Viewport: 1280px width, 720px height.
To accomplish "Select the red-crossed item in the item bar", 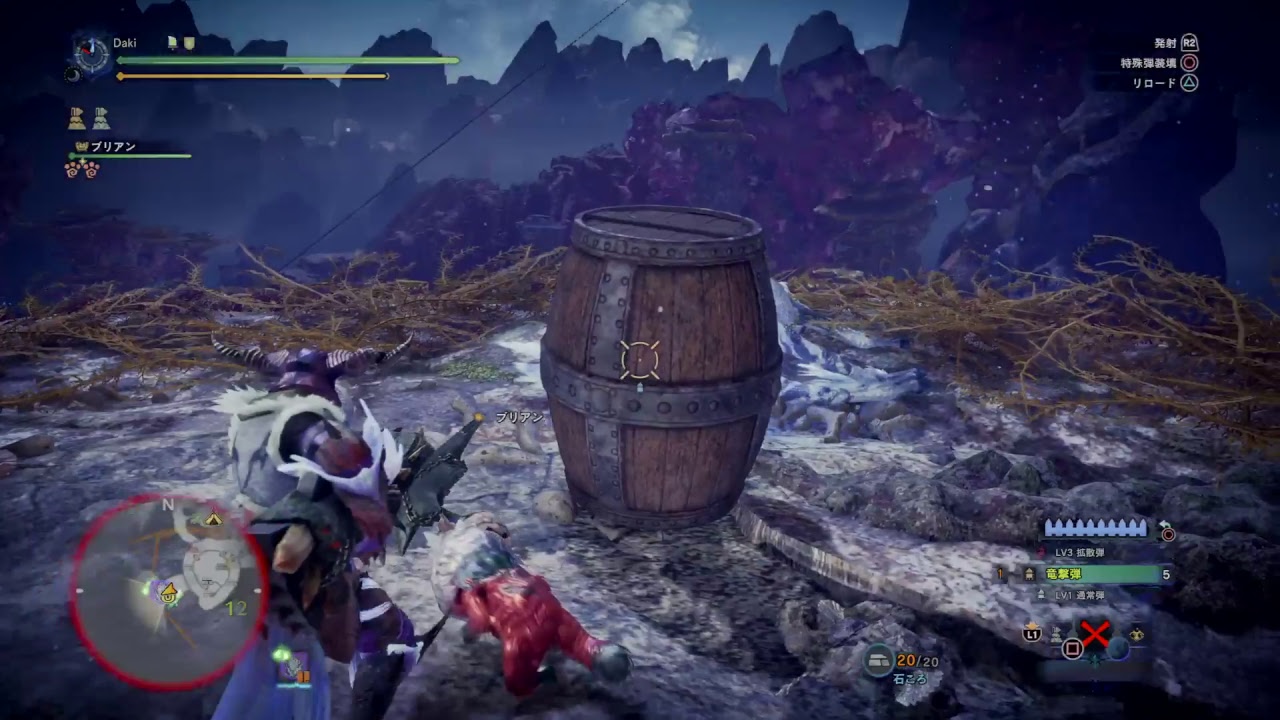I will tap(1095, 636).
